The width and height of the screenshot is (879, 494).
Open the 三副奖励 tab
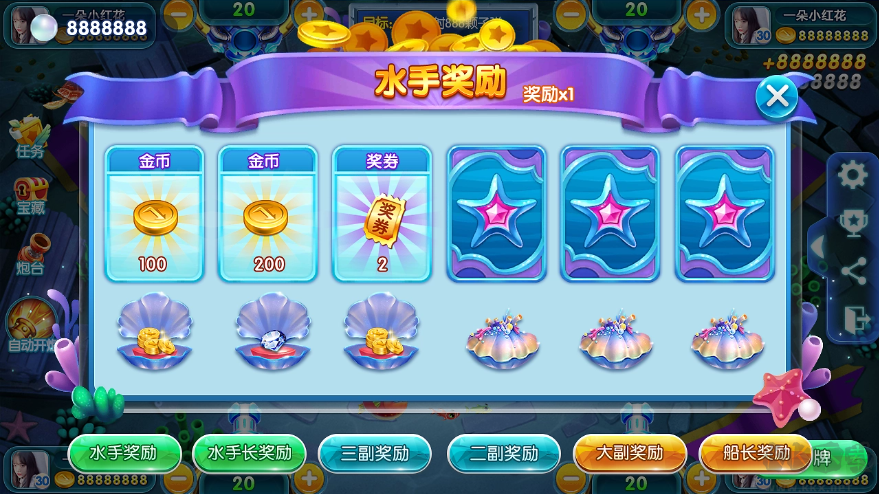pos(374,453)
